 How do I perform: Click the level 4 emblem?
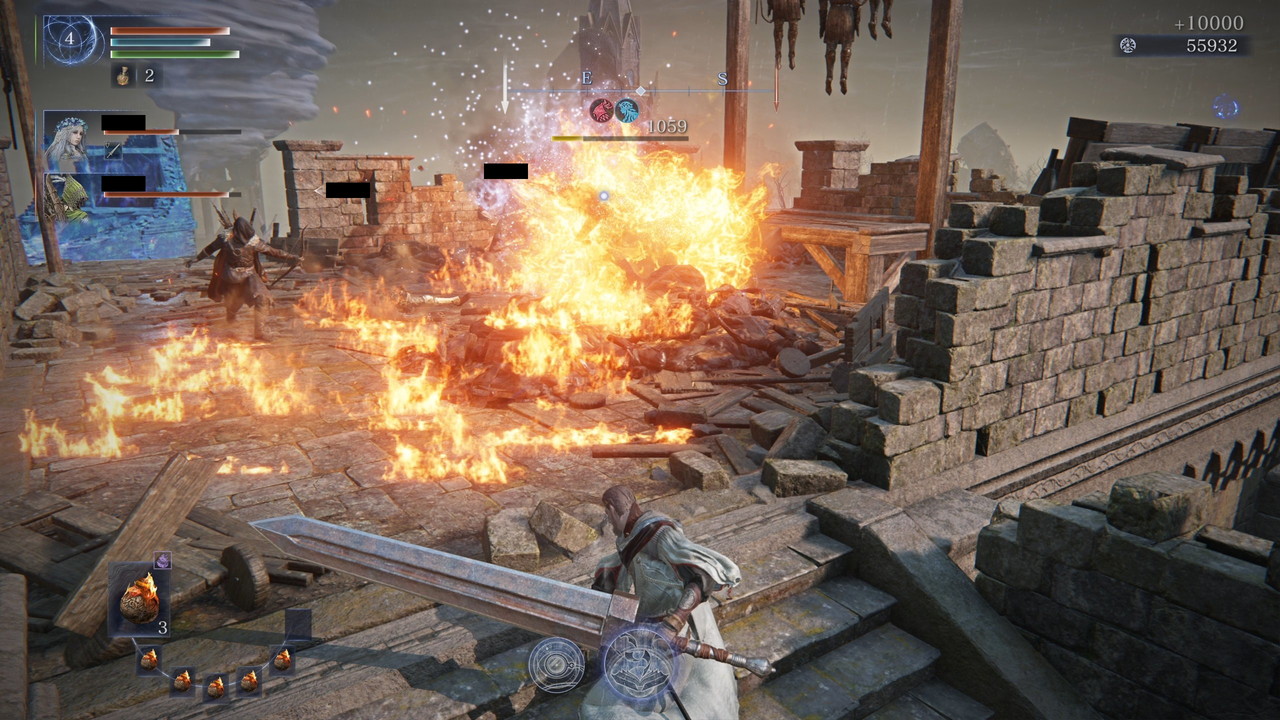[x=71, y=41]
